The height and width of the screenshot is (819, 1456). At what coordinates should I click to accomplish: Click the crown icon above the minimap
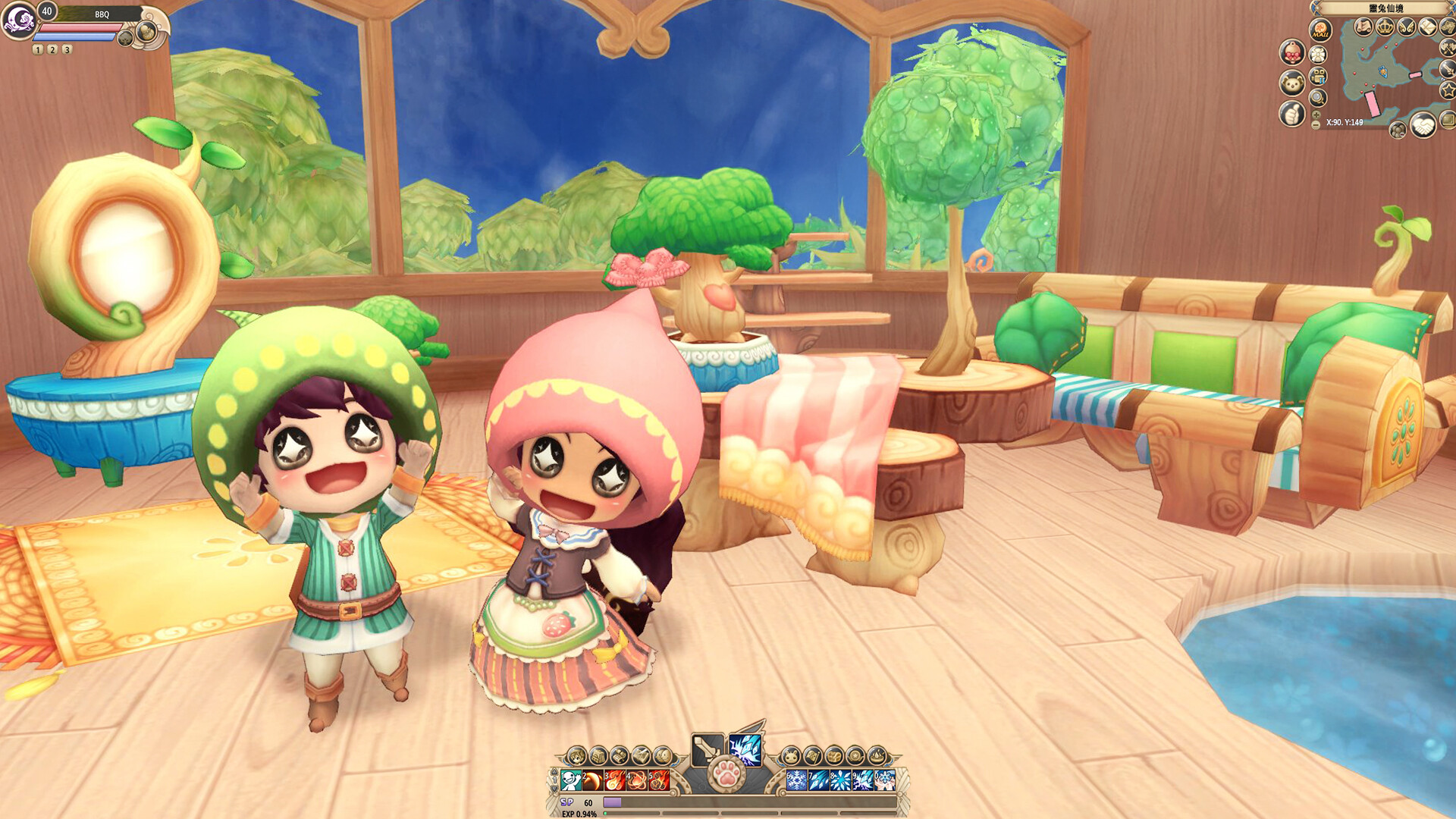pyautogui.click(x=1385, y=27)
